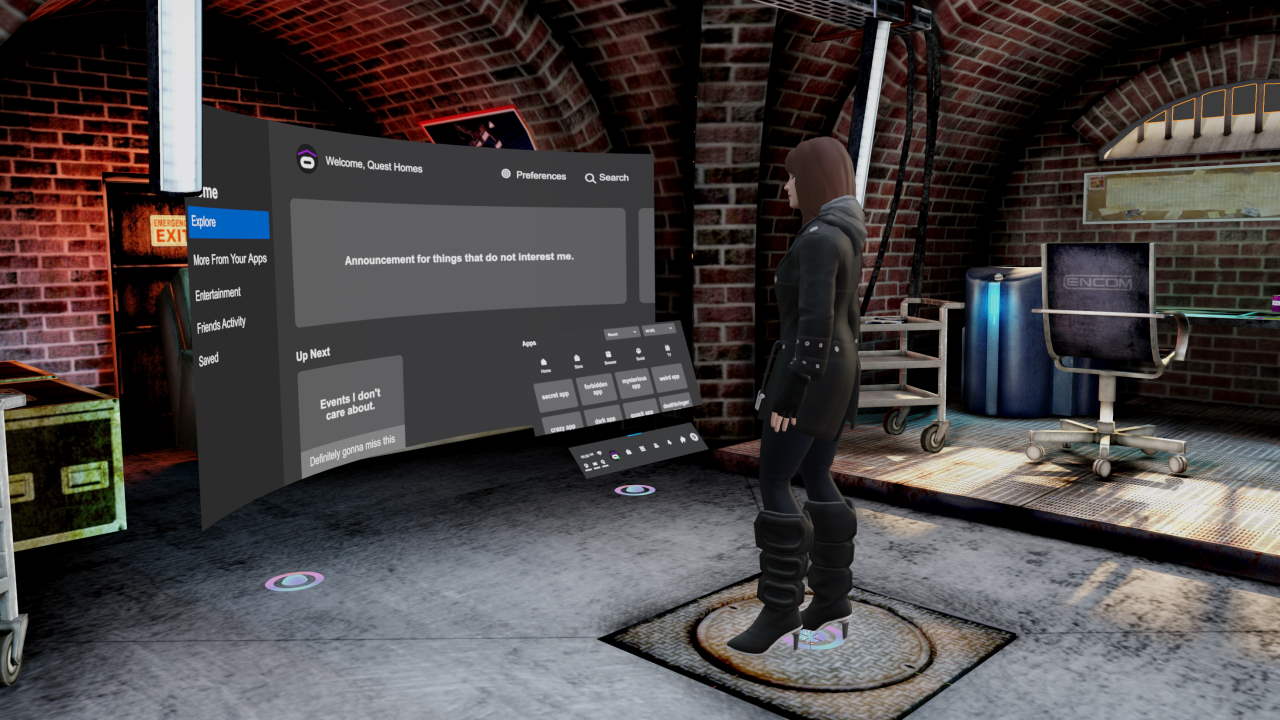Open the Preferences button in the header
The height and width of the screenshot is (720, 1280).
pyautogui.click(x=532, y=175)
